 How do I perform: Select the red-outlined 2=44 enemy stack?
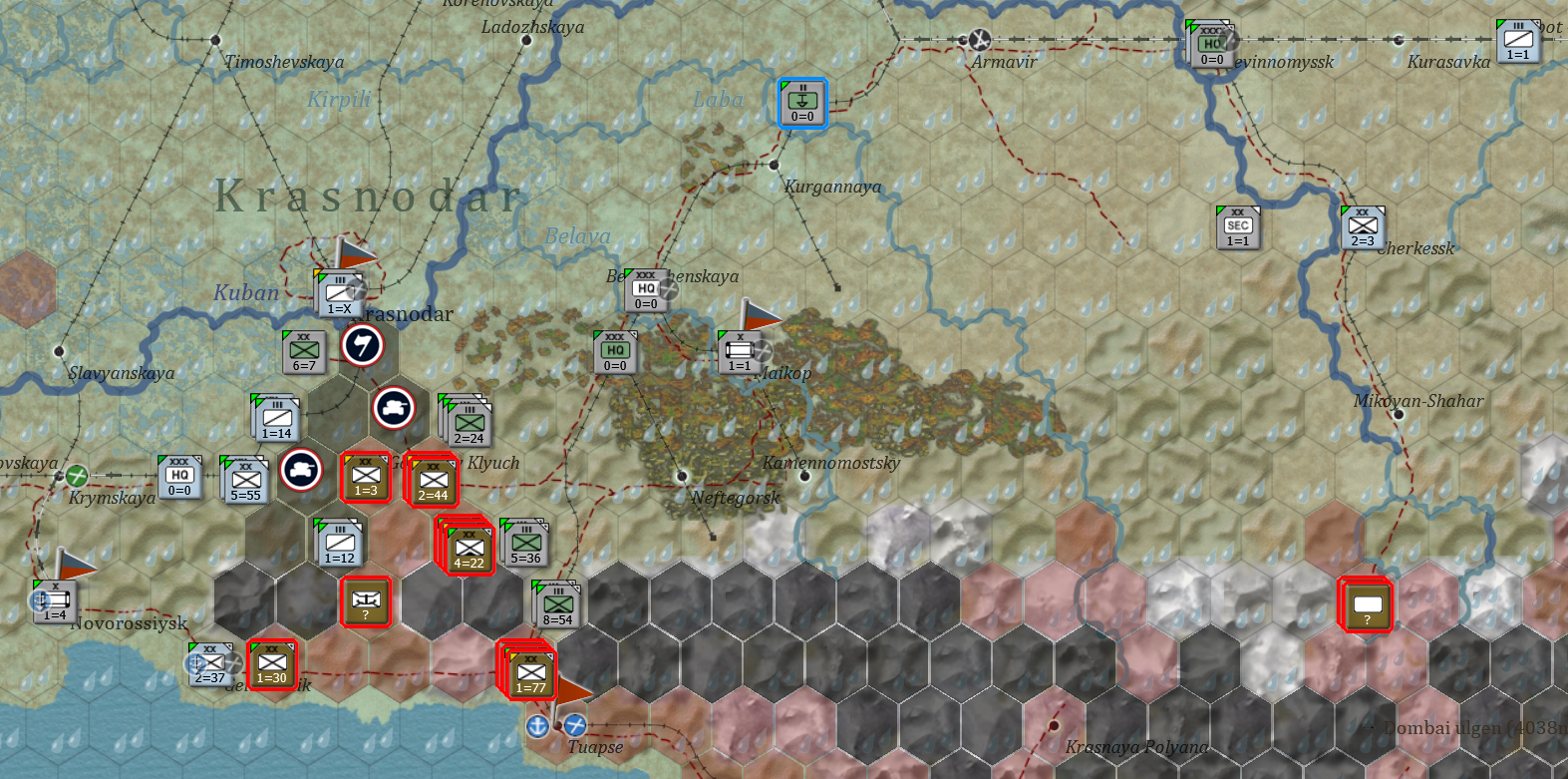434,483
